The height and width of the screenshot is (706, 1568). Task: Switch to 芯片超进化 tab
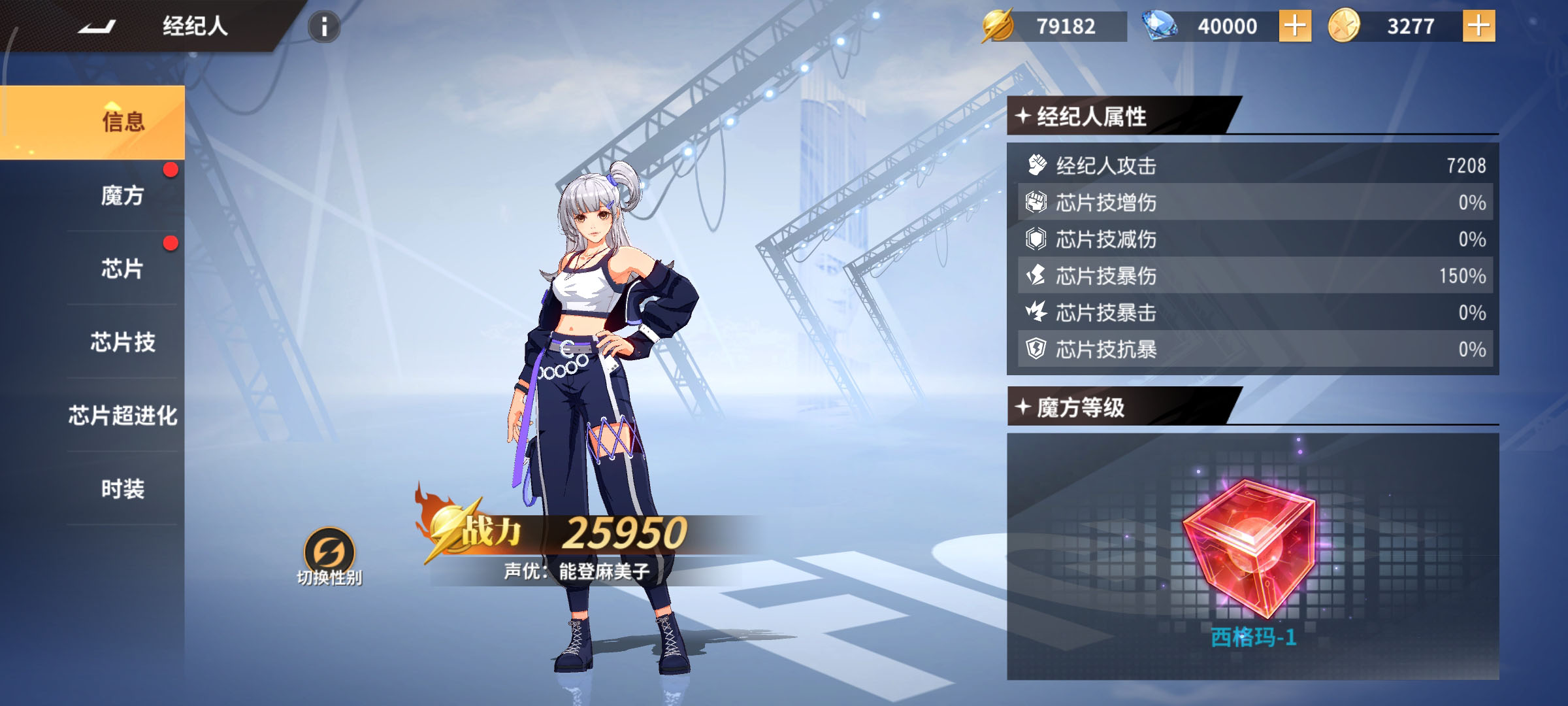(123, 415)
